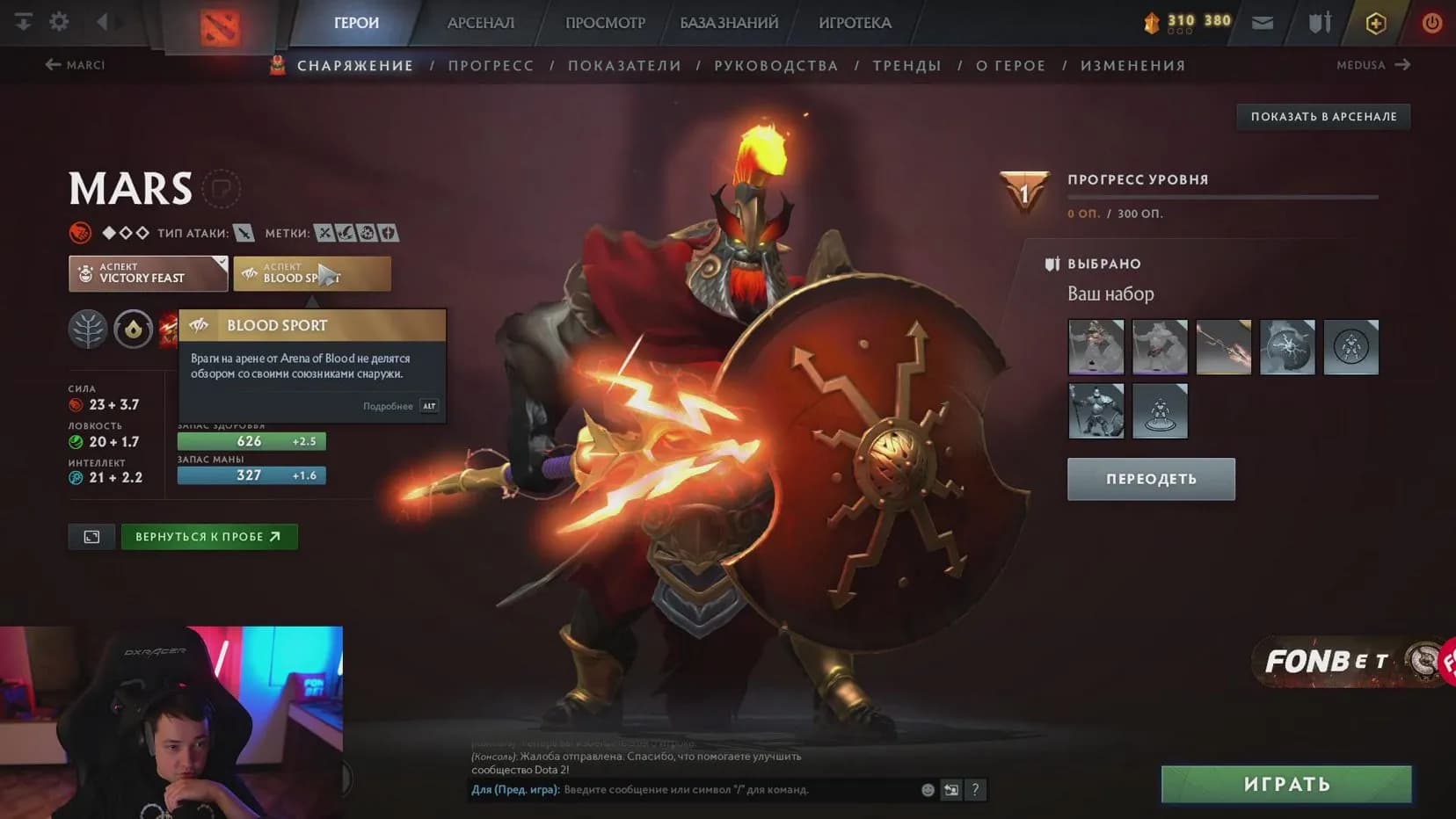The width and height of the screenshot is (1456, 819).
Task: Open the settings gear icon
Action: (59, 21)
